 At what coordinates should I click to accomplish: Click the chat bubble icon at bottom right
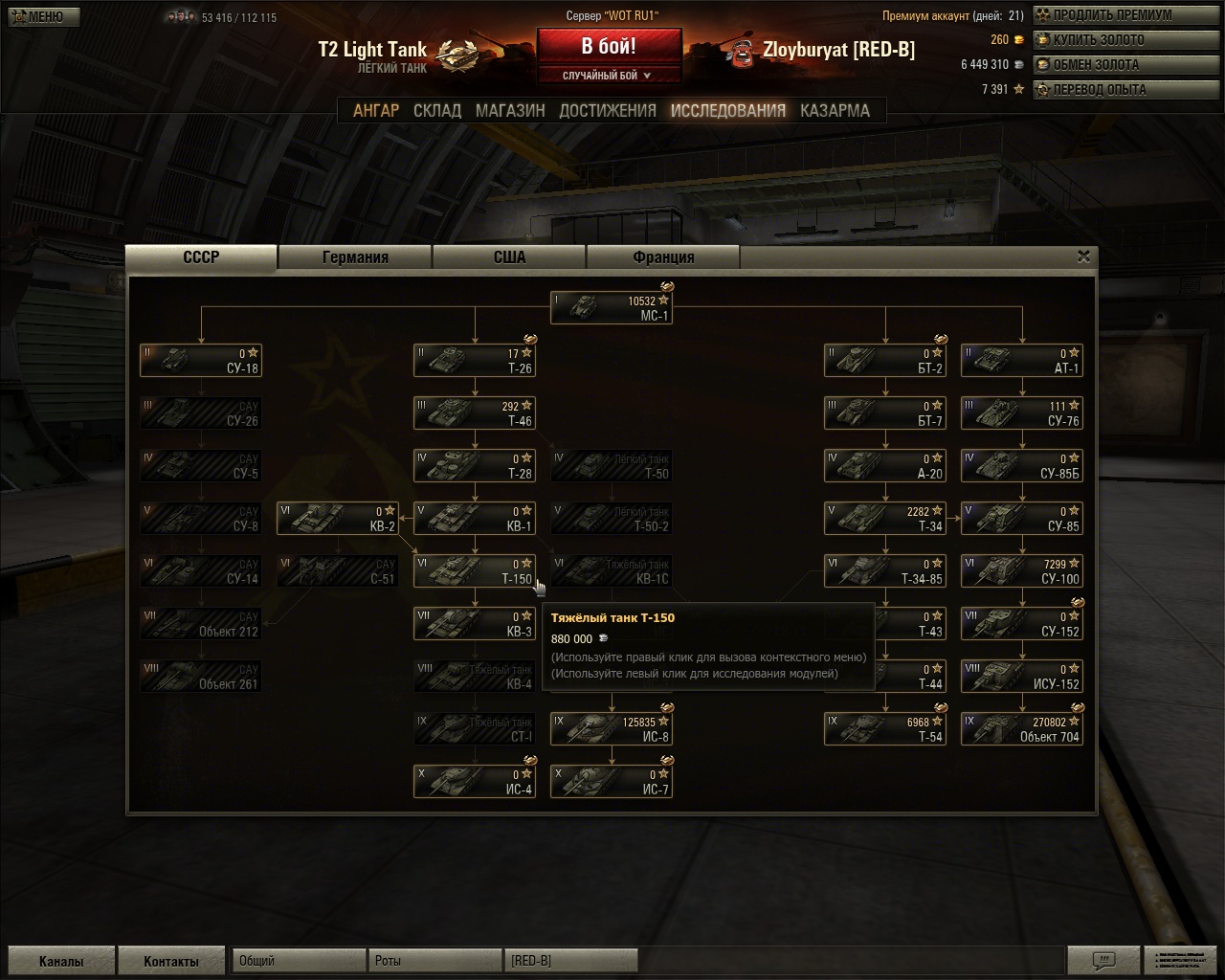point(1105,960)
